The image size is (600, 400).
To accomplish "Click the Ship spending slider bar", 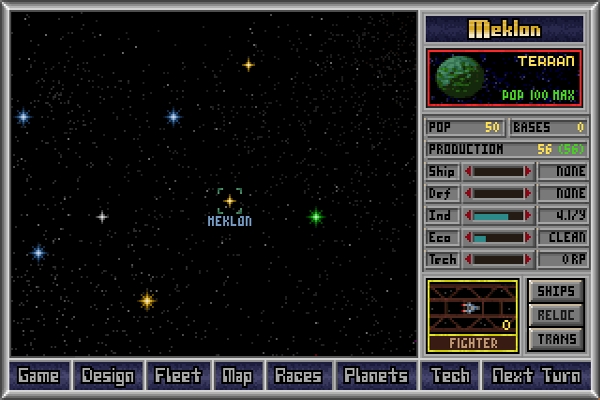I will click(x=498, y=171).
